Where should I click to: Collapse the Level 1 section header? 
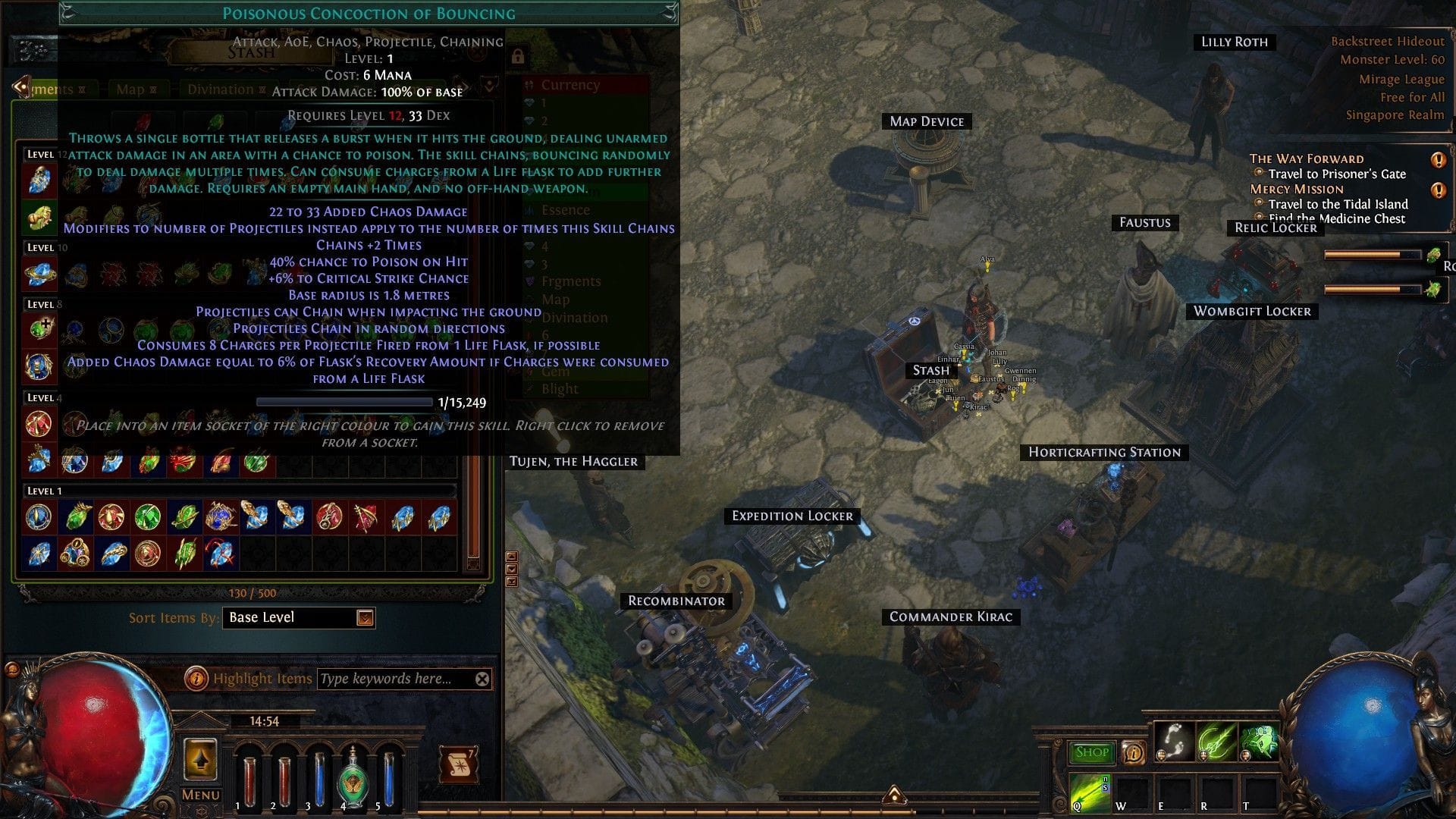pyautogui.click(x=45, y=491)
